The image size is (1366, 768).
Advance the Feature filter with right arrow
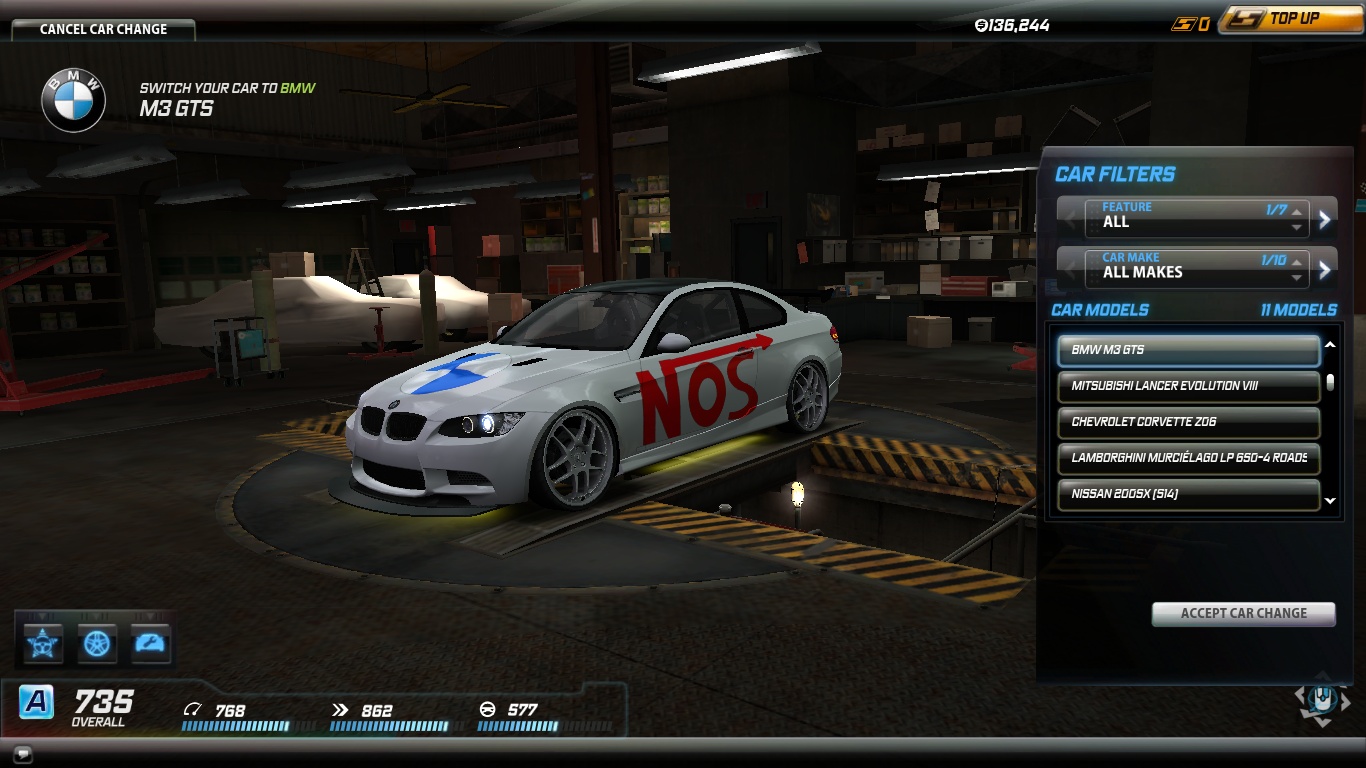click(1325, 220)
